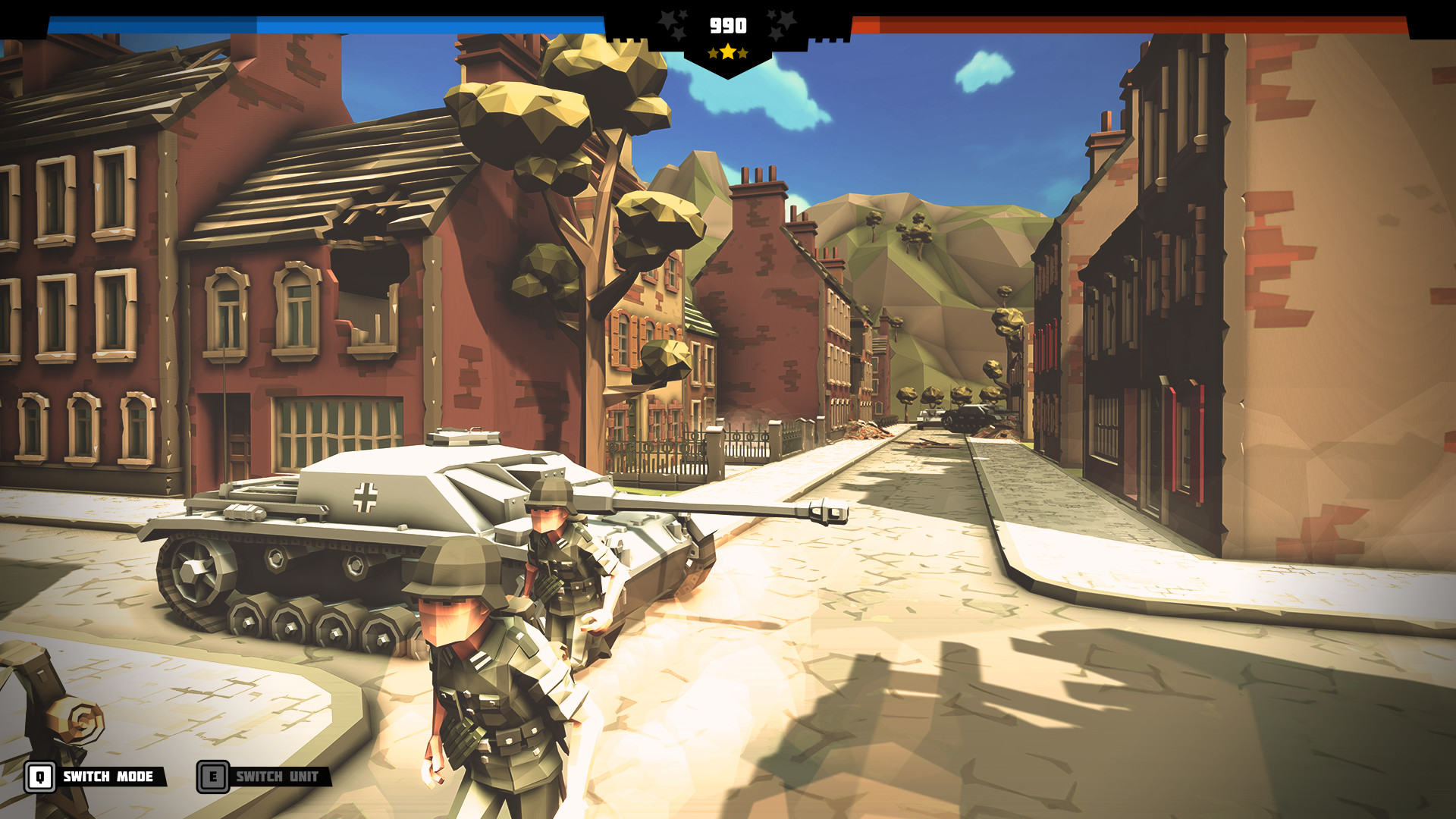Select the Switch Mode HUD entry
1456x819 pixels.
91,777
